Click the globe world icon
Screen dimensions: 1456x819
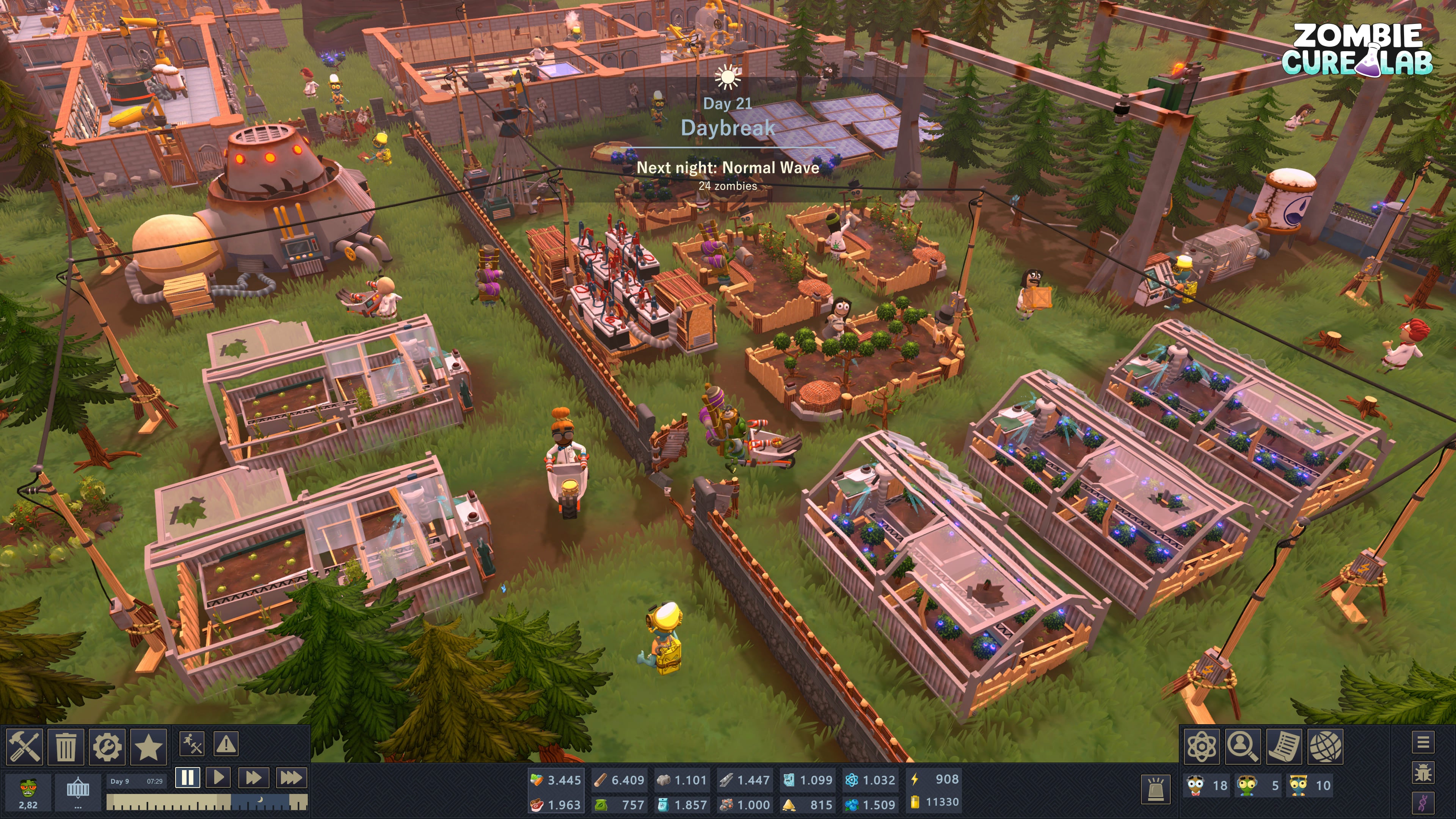1325,747
